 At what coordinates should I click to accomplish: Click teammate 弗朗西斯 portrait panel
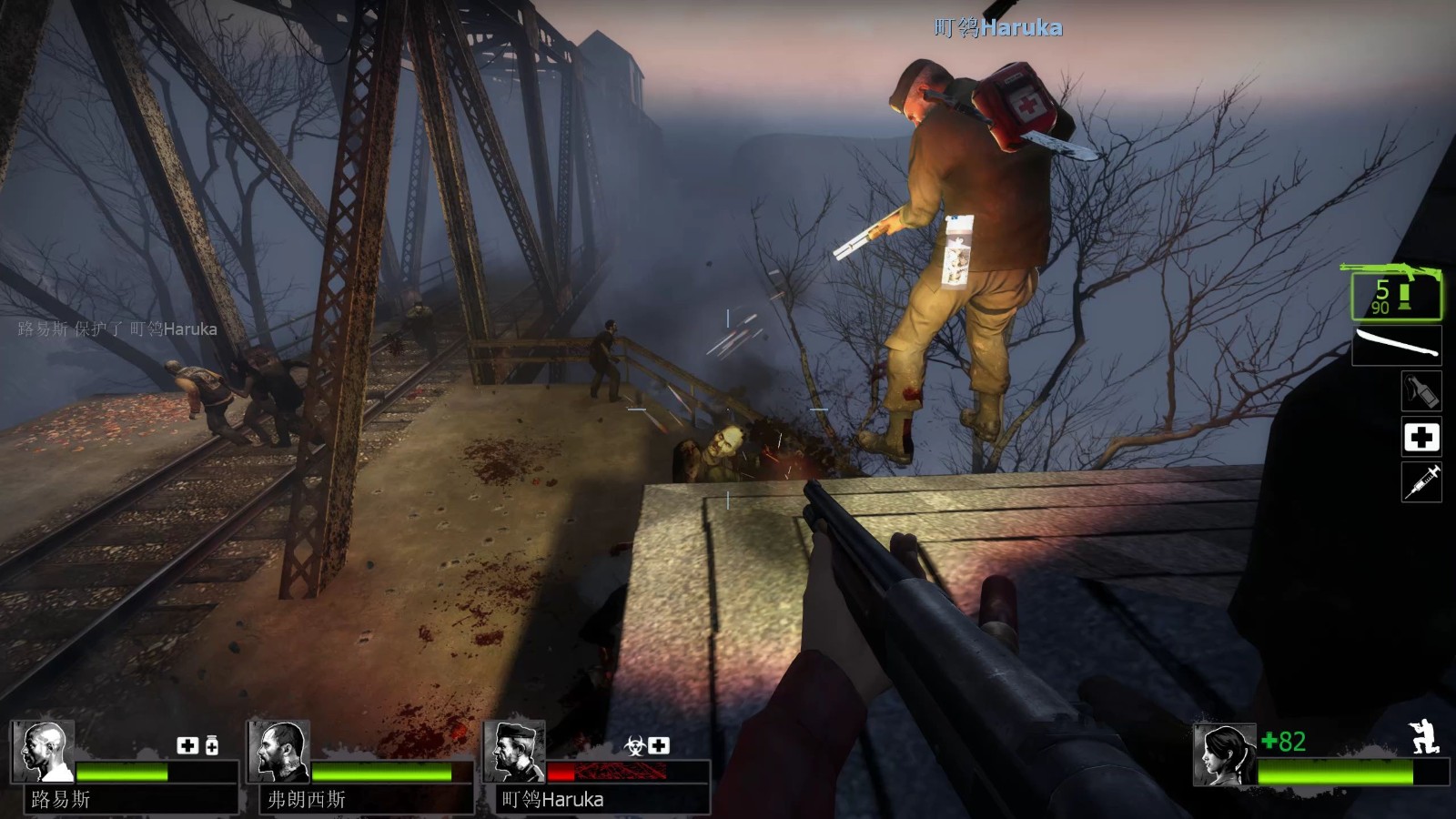click(x=278, y=752)
